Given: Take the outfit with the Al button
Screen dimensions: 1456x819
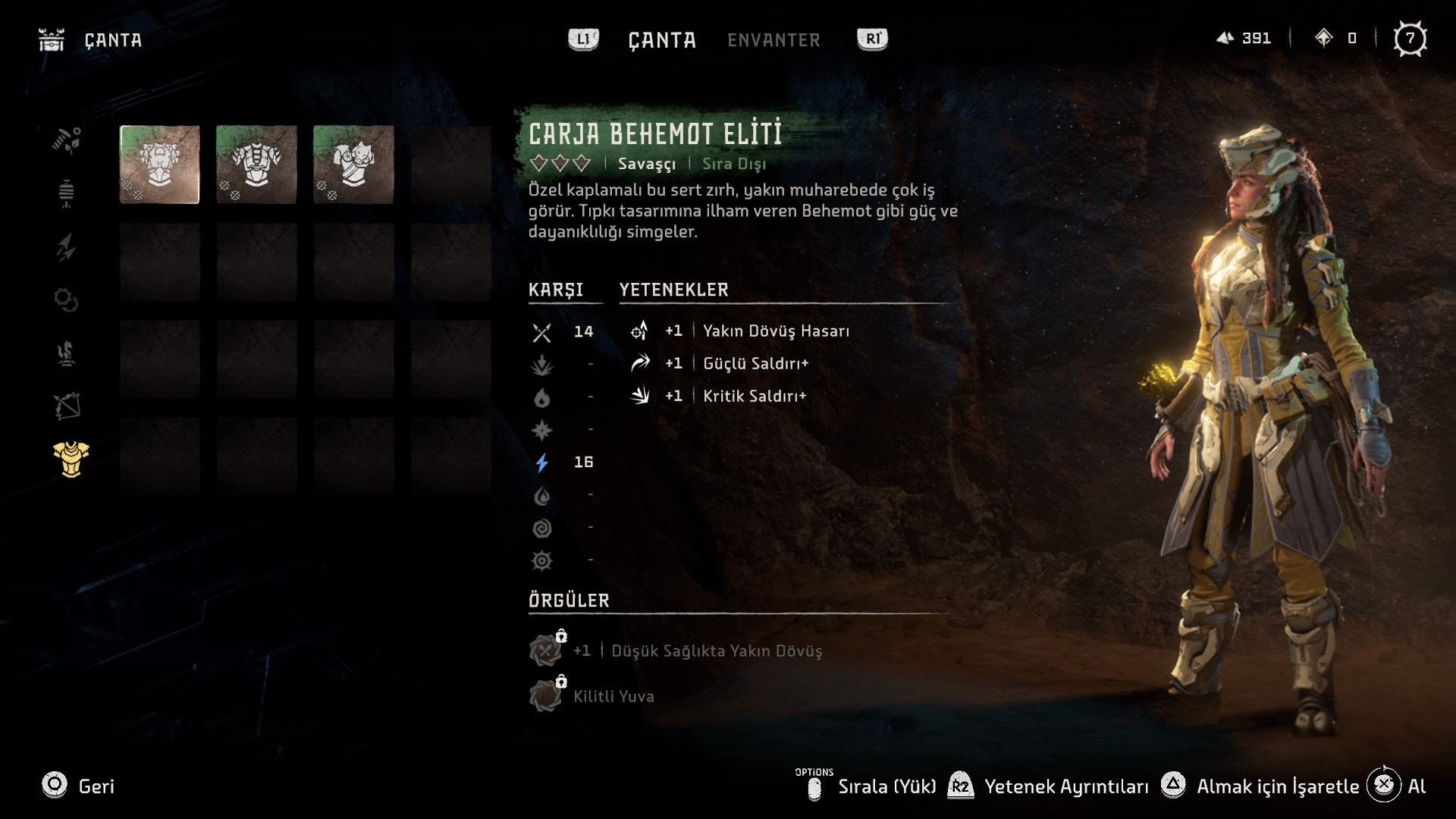Looking at the screenshot, I should point(1397,786).
